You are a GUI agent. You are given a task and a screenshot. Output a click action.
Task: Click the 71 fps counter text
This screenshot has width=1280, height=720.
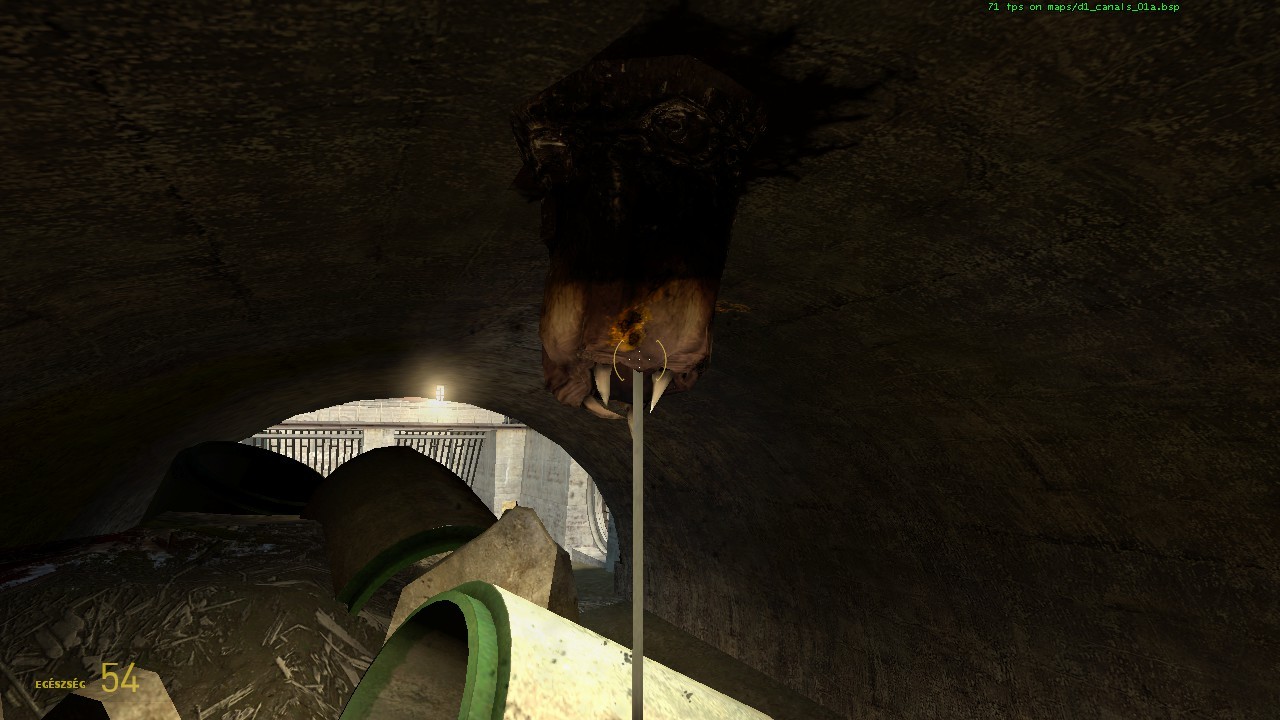pyautogui.click(x=1004, y=8)
